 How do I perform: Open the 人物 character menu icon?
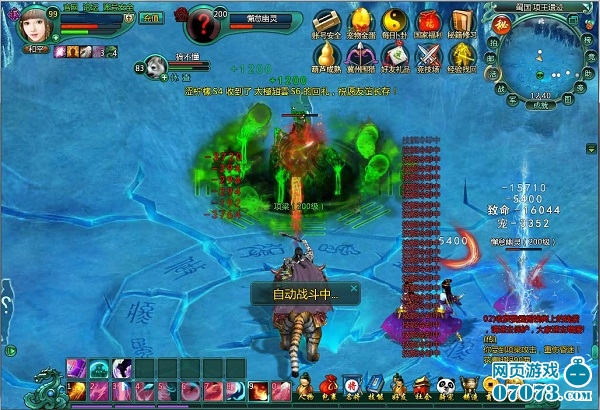pyautogui.click(x=305, y=384)
